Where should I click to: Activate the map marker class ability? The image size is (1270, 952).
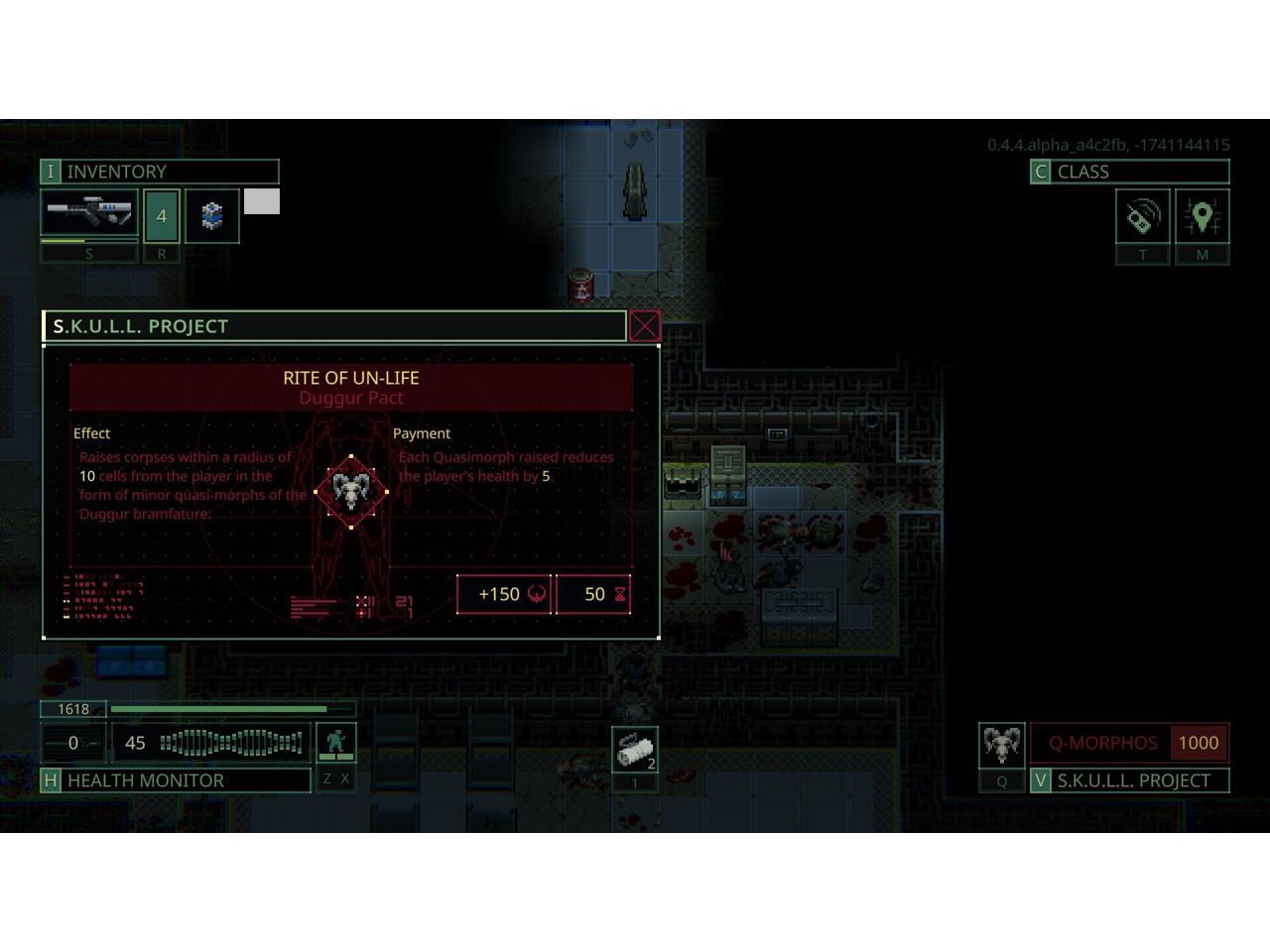[x=1202, y=216]
